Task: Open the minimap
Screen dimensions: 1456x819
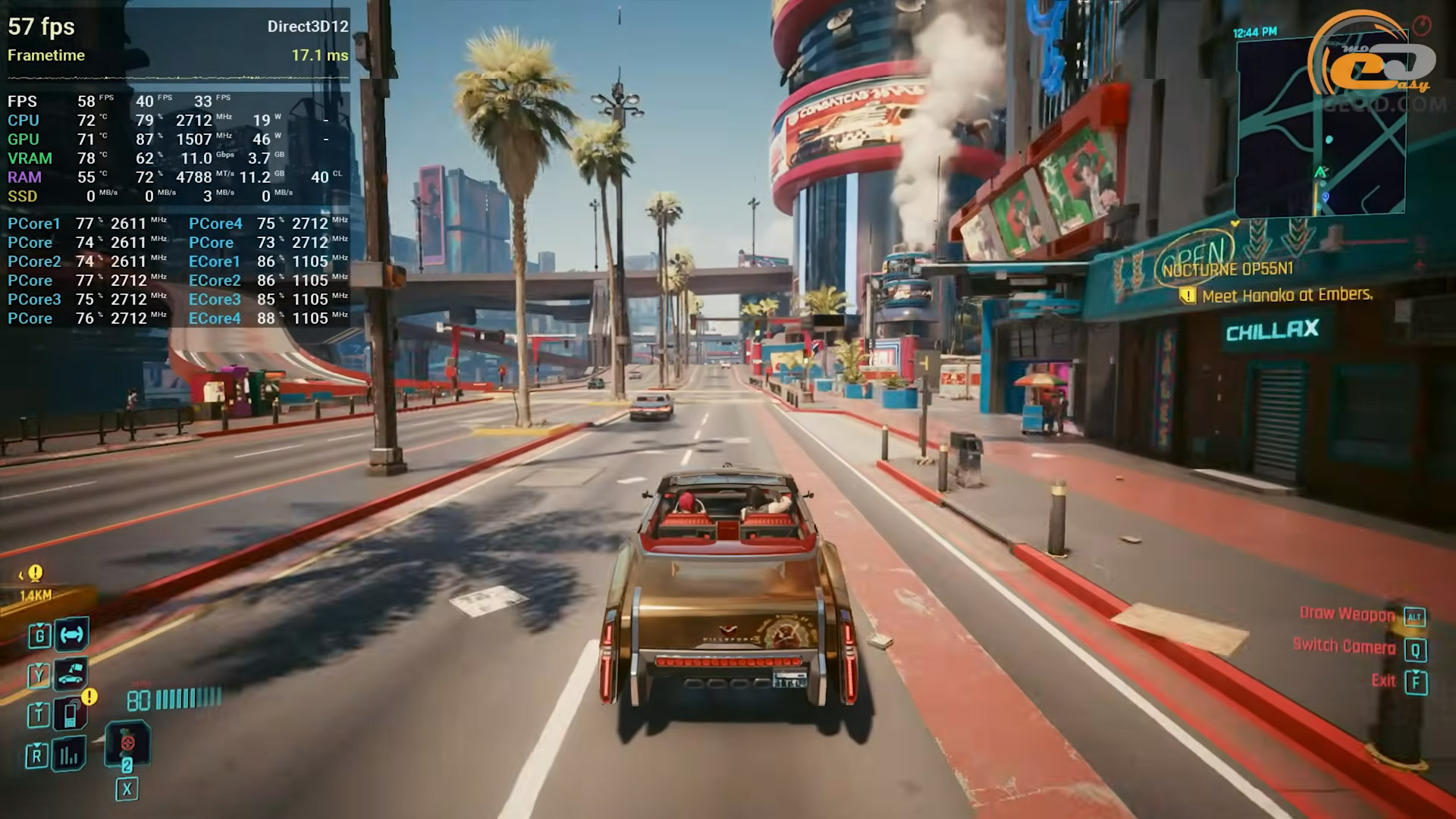Action: click(x=1319, y=127)
